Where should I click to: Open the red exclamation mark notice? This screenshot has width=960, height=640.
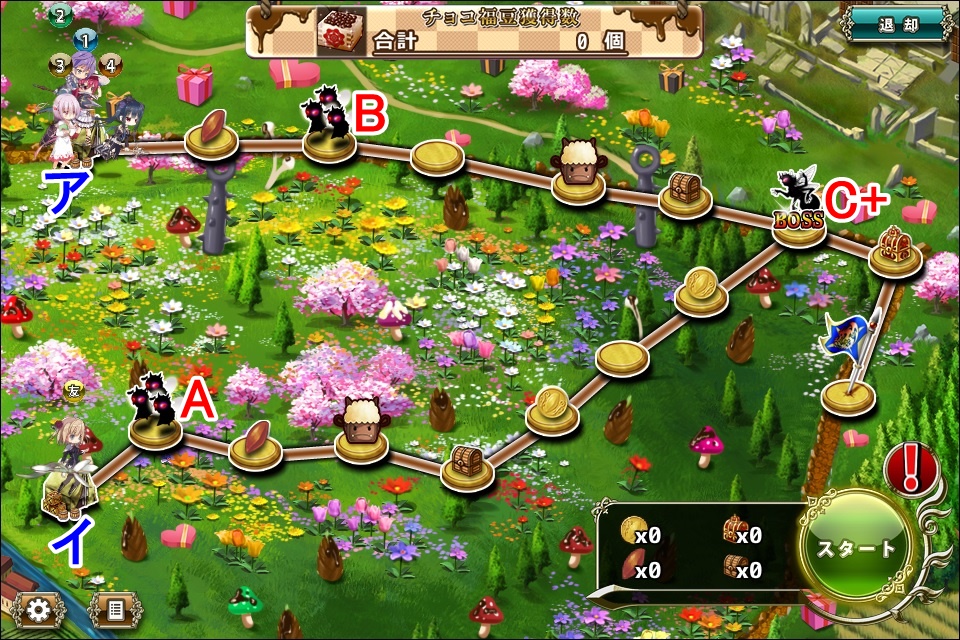(910, 467)
